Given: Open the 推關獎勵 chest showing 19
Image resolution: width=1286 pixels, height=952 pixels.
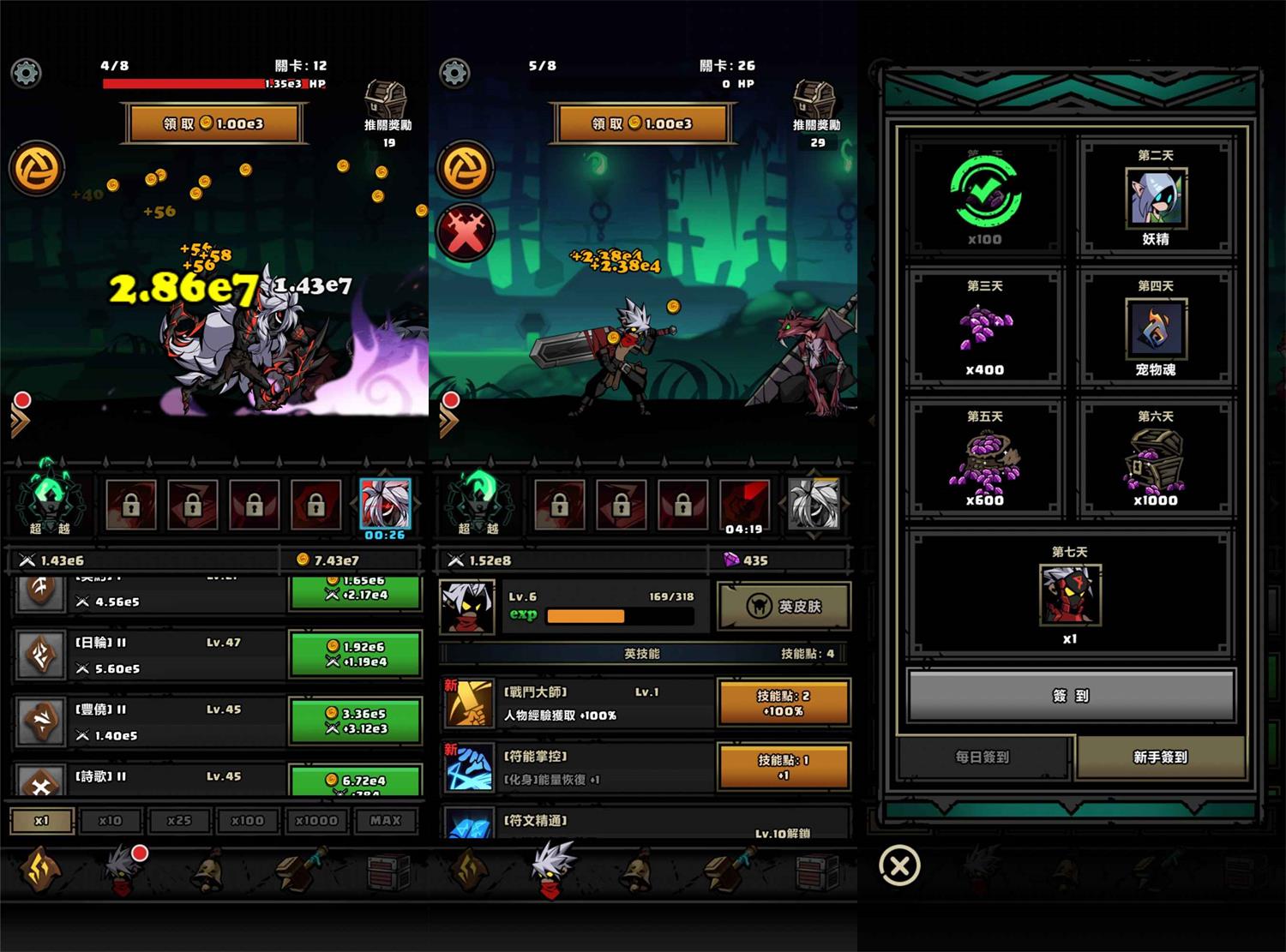Looking at the screenshot, I should click(387, 107).
